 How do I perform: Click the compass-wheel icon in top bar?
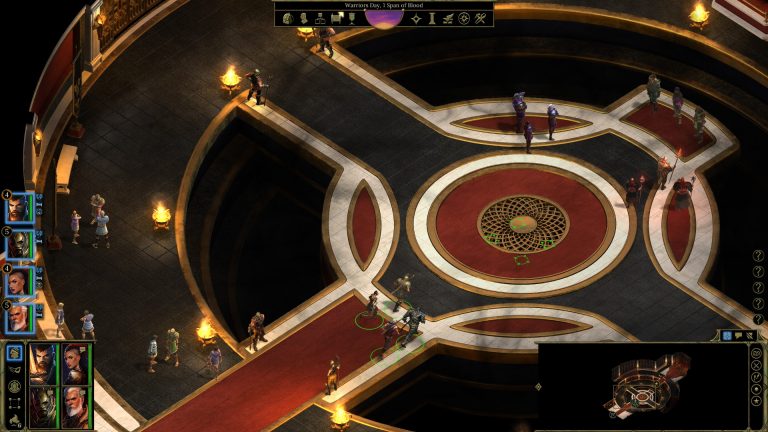464,19
